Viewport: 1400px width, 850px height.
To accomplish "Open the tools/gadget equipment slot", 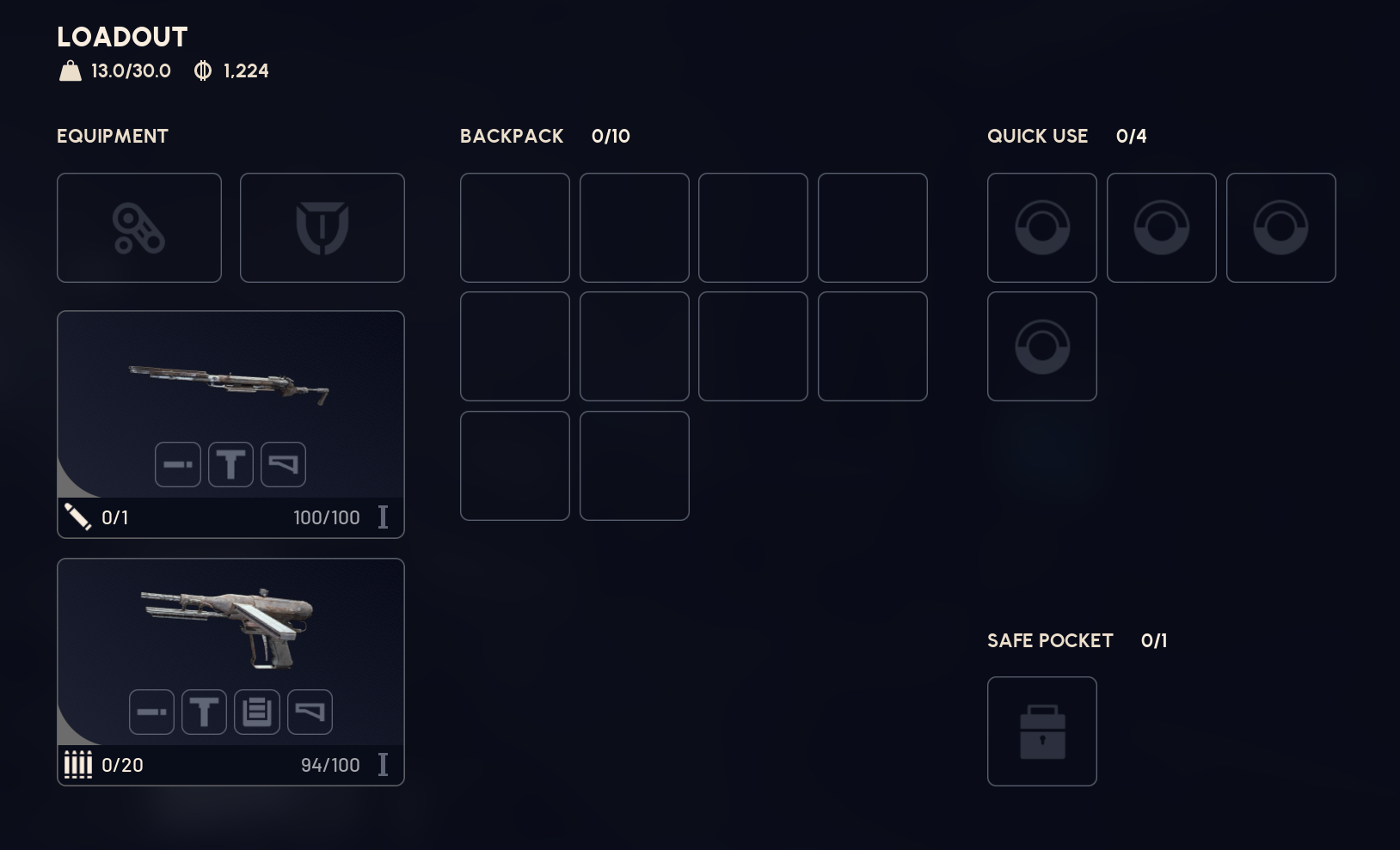I will (139, 227).
